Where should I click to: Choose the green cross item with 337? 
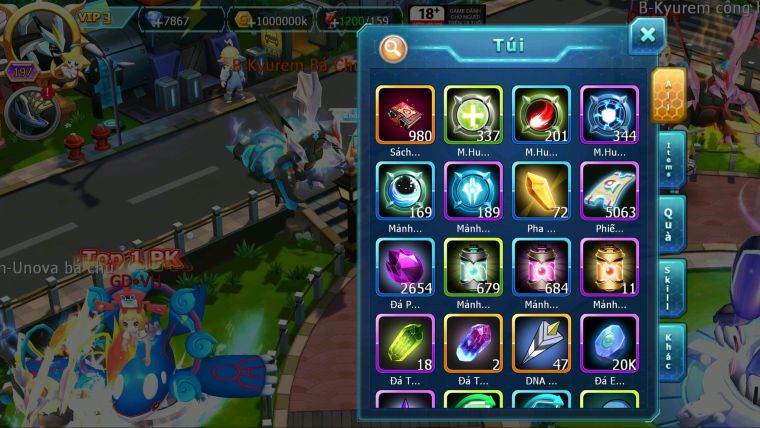[473, 115]
